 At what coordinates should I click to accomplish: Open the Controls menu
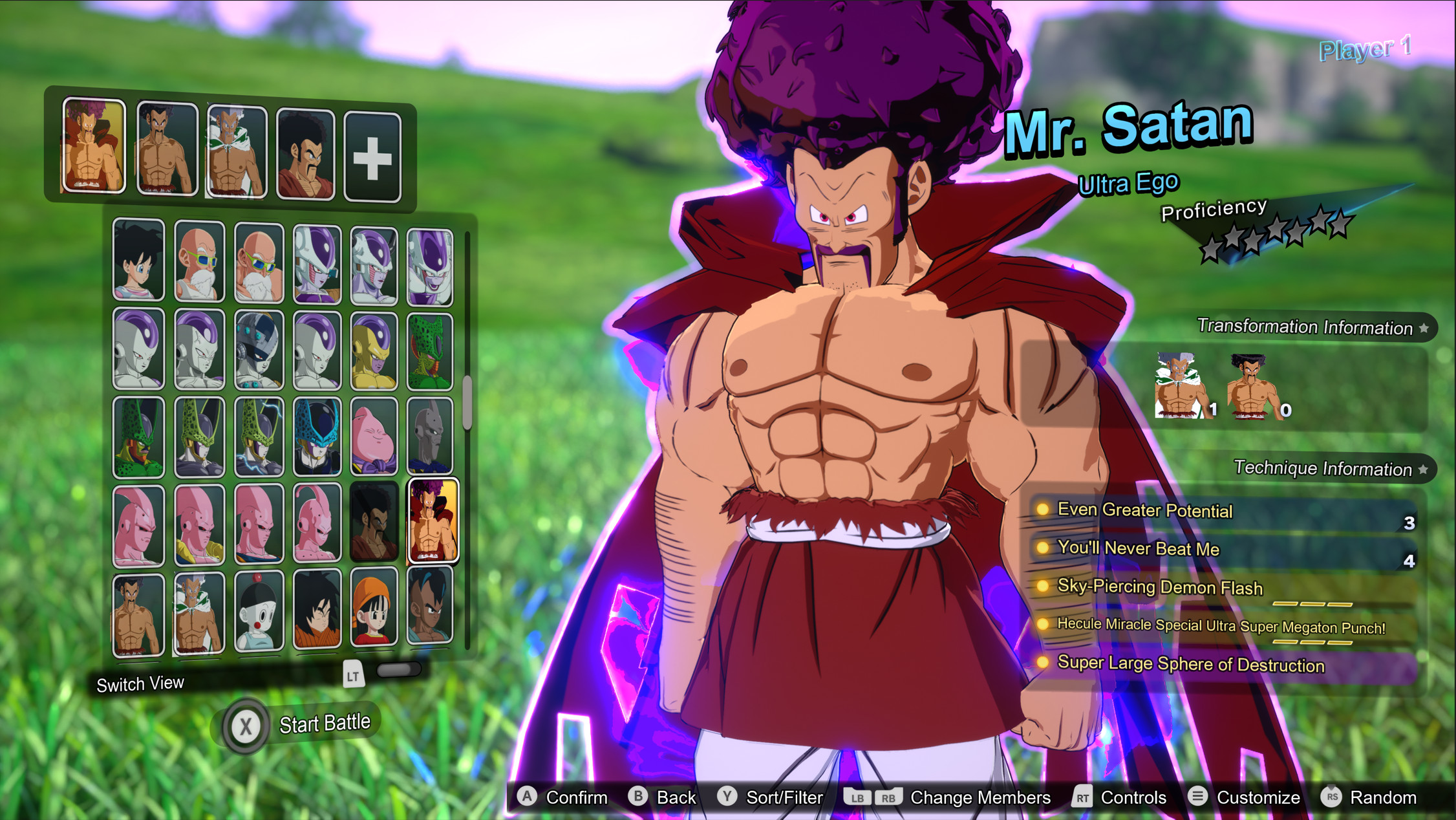[x=1134, y=797]
